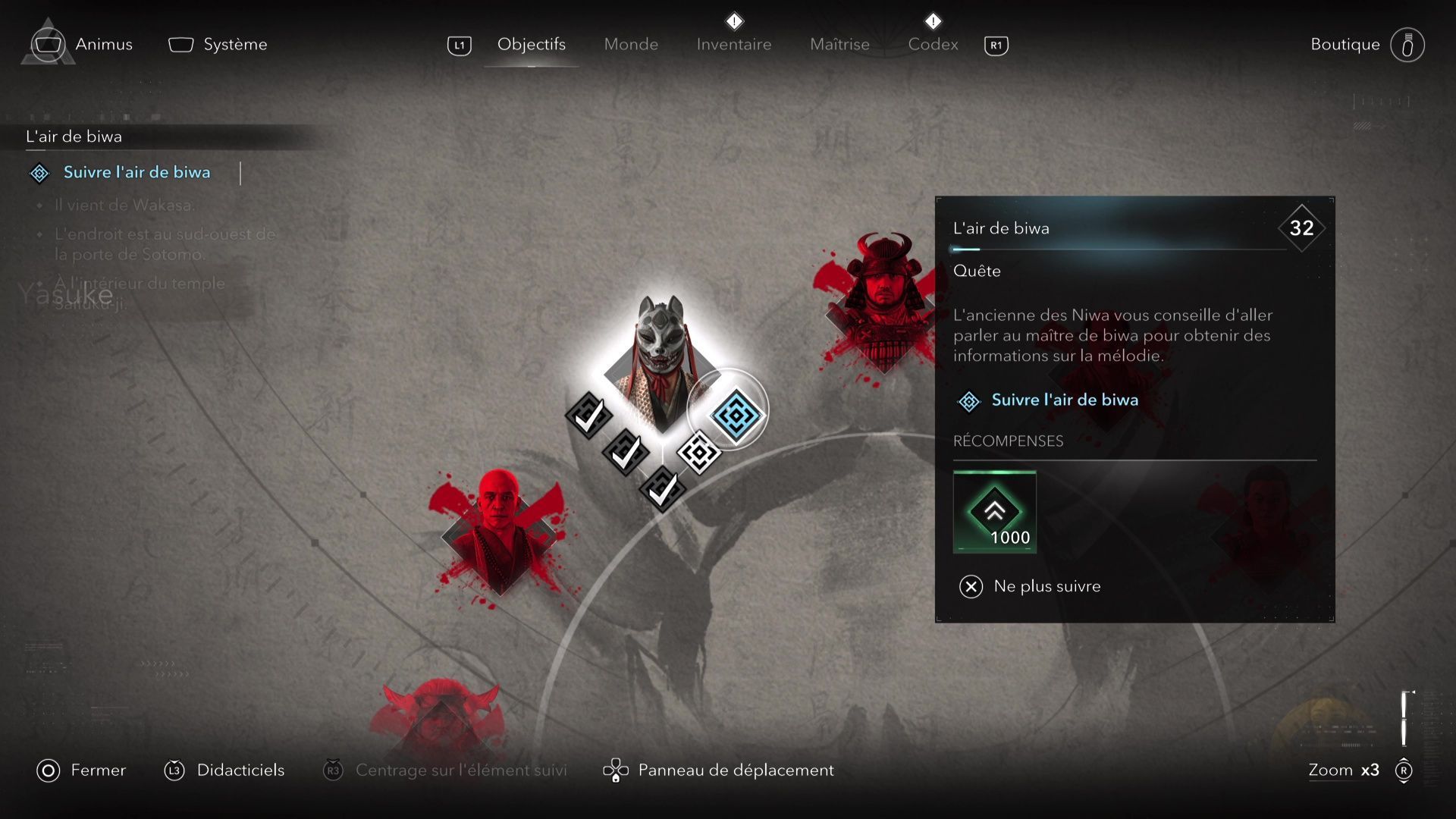Select the Maîtrise tab
Image resolution: width=1456 pixels, height=819 pixels.
click(x=839, y=44)
